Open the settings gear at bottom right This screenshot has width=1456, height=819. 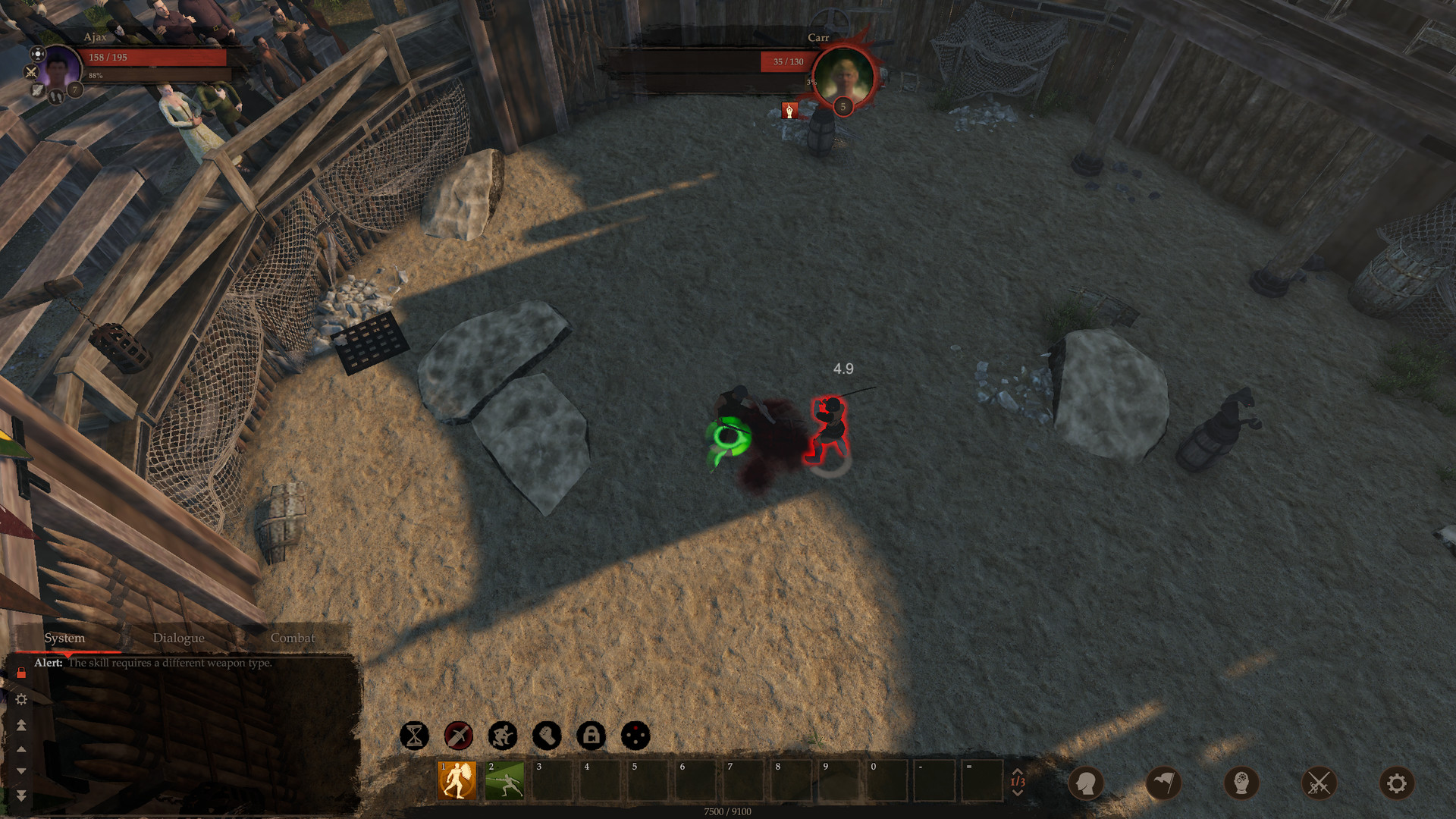pyautogui.click(x=1398, y=784)
